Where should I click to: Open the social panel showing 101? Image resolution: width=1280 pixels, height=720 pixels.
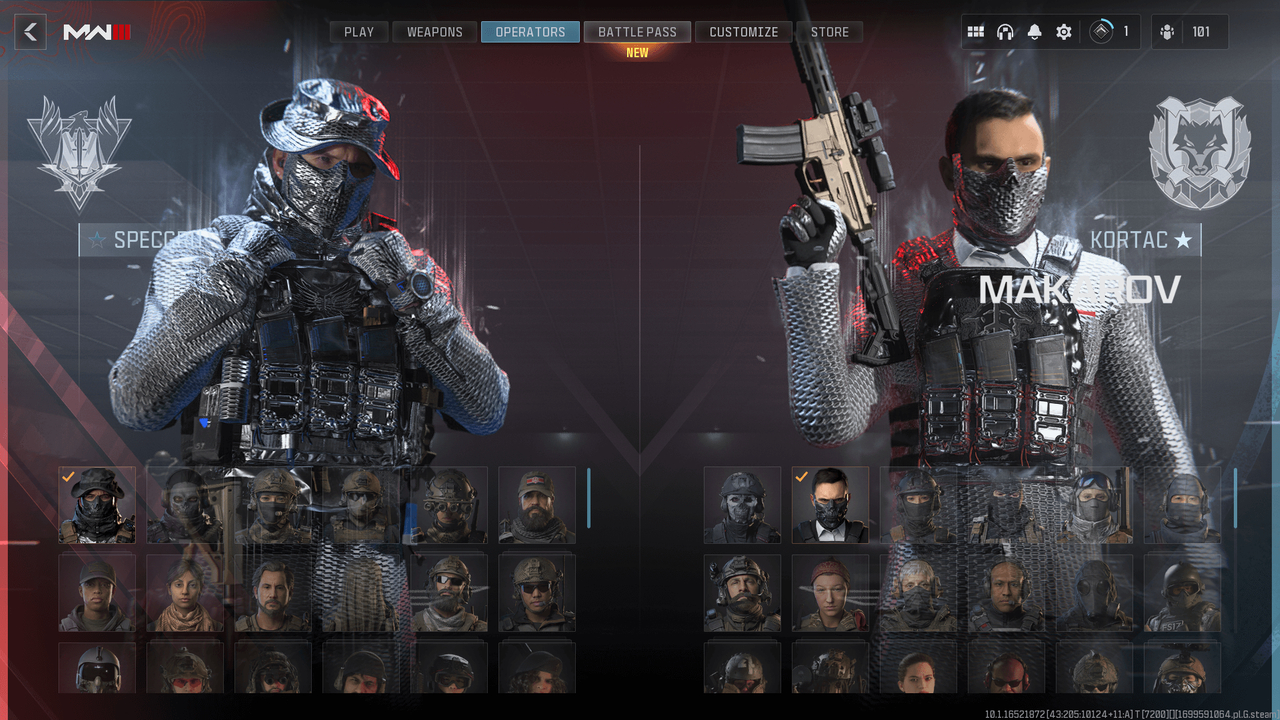click(1185, 31)
